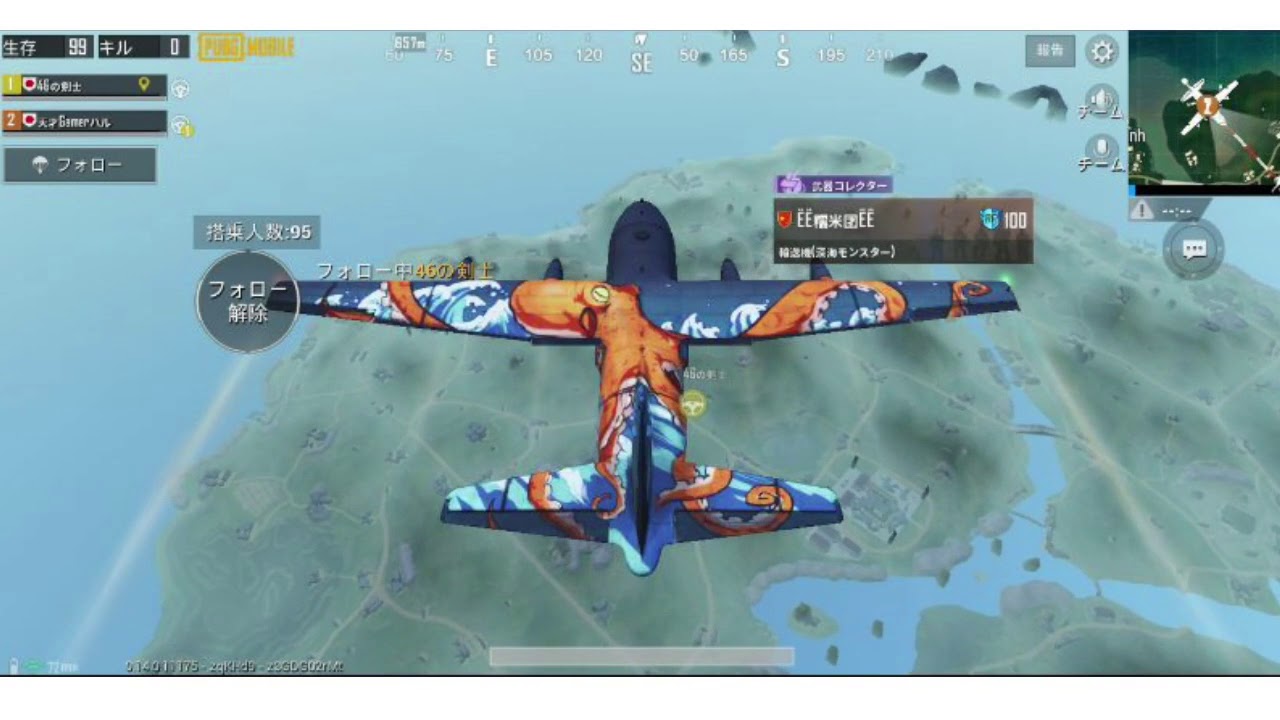The height and width of the screenshot is (720, 1280).
Task: Tap the plane marker on the minimap
Action: (x=1206, y=107)
